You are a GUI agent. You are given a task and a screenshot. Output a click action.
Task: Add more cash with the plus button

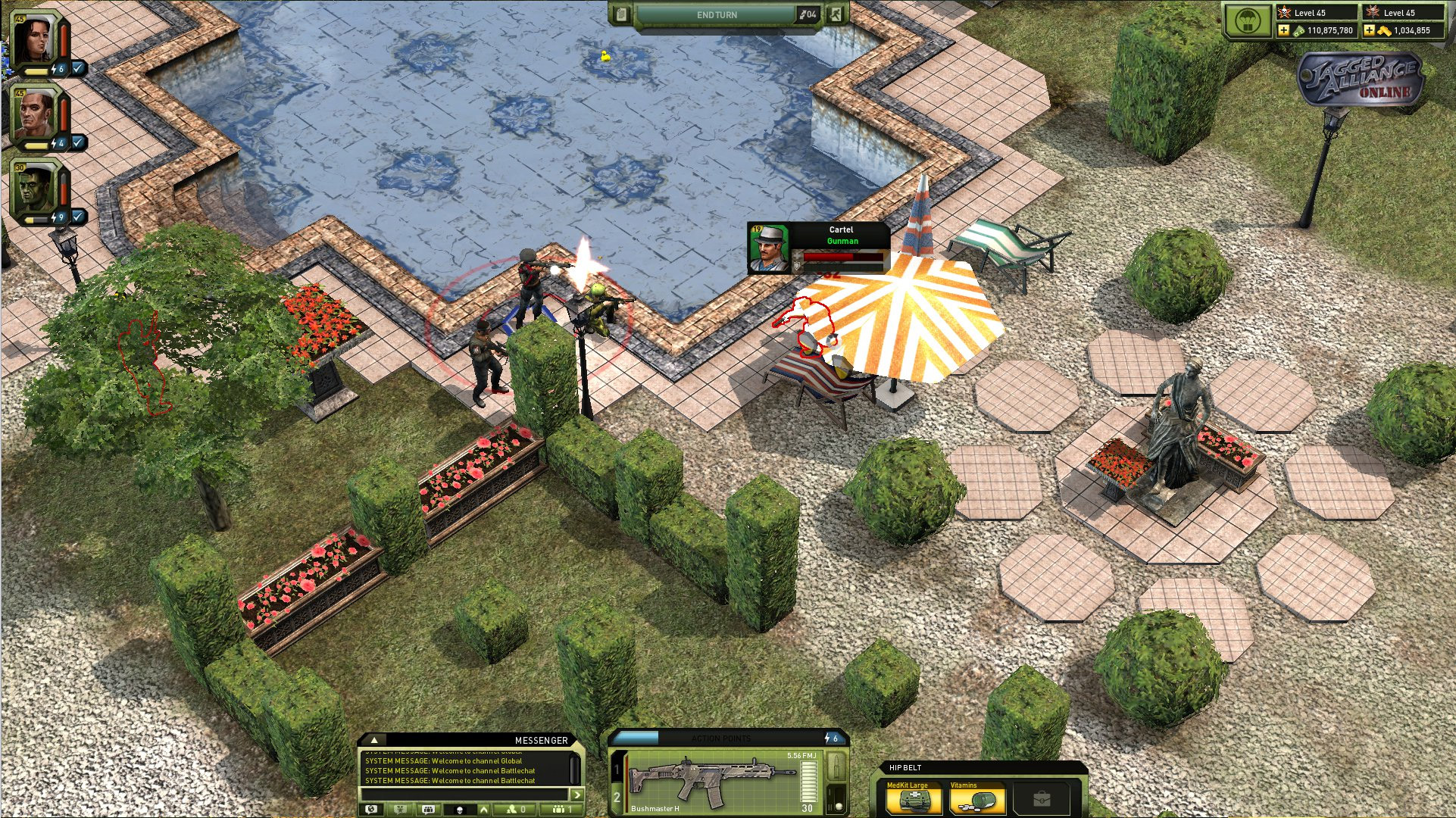[x=1283, y=30]
